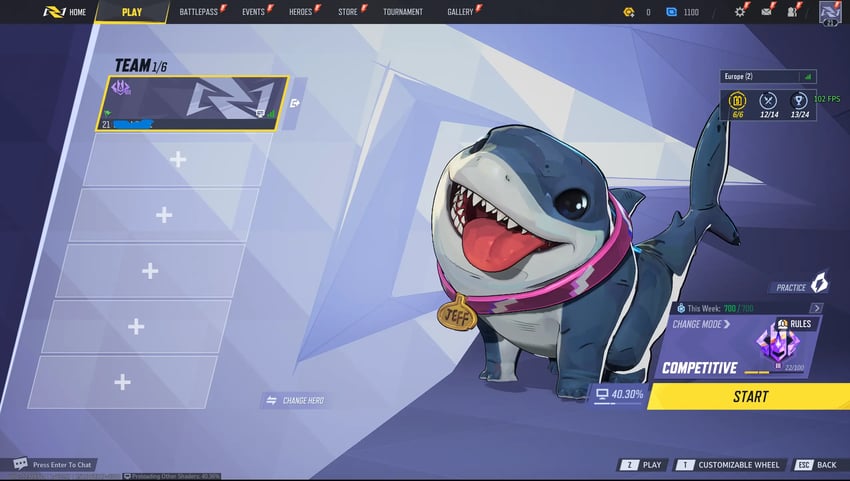Start the Competitive match

coord(749,396)
